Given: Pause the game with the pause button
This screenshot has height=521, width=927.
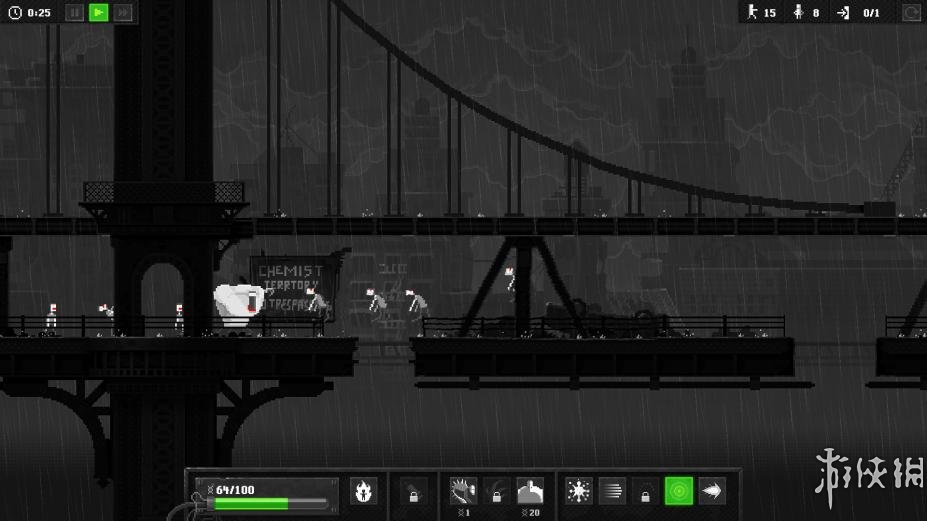Looking at the screenshot, I should (x=74, y=13).
